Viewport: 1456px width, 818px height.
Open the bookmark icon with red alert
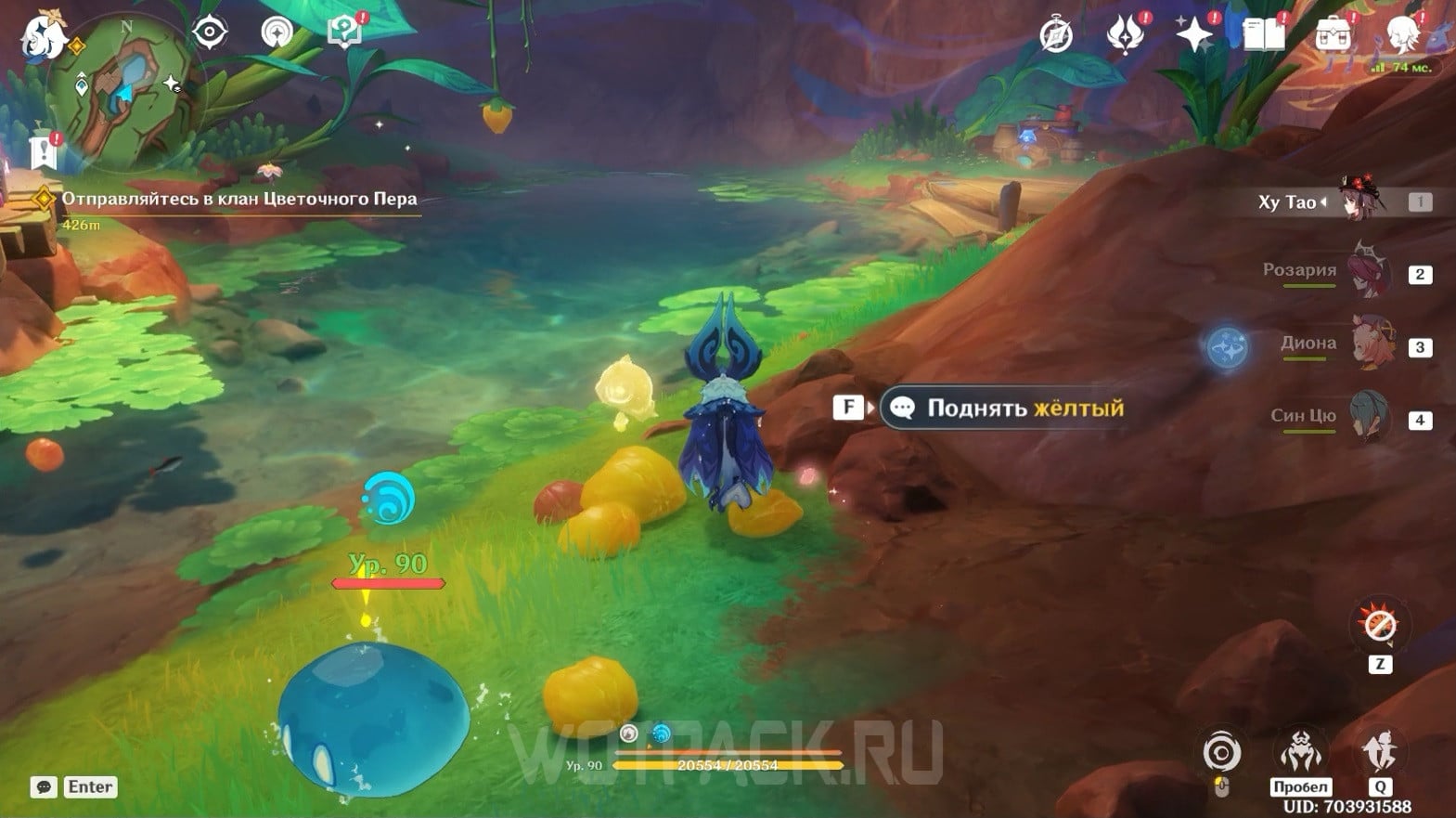coord(44,151)
